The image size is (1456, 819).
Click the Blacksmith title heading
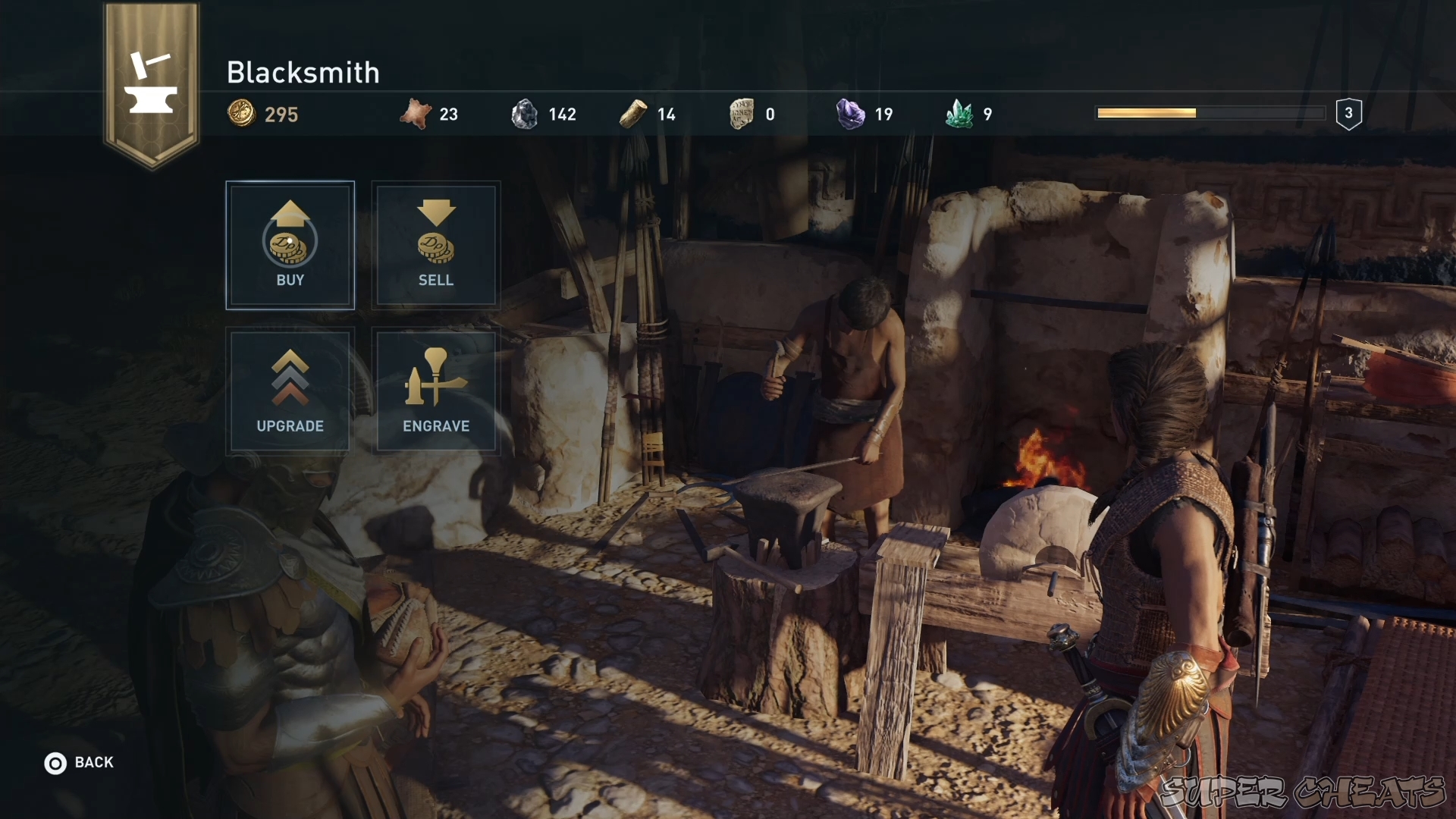[303, 72]
